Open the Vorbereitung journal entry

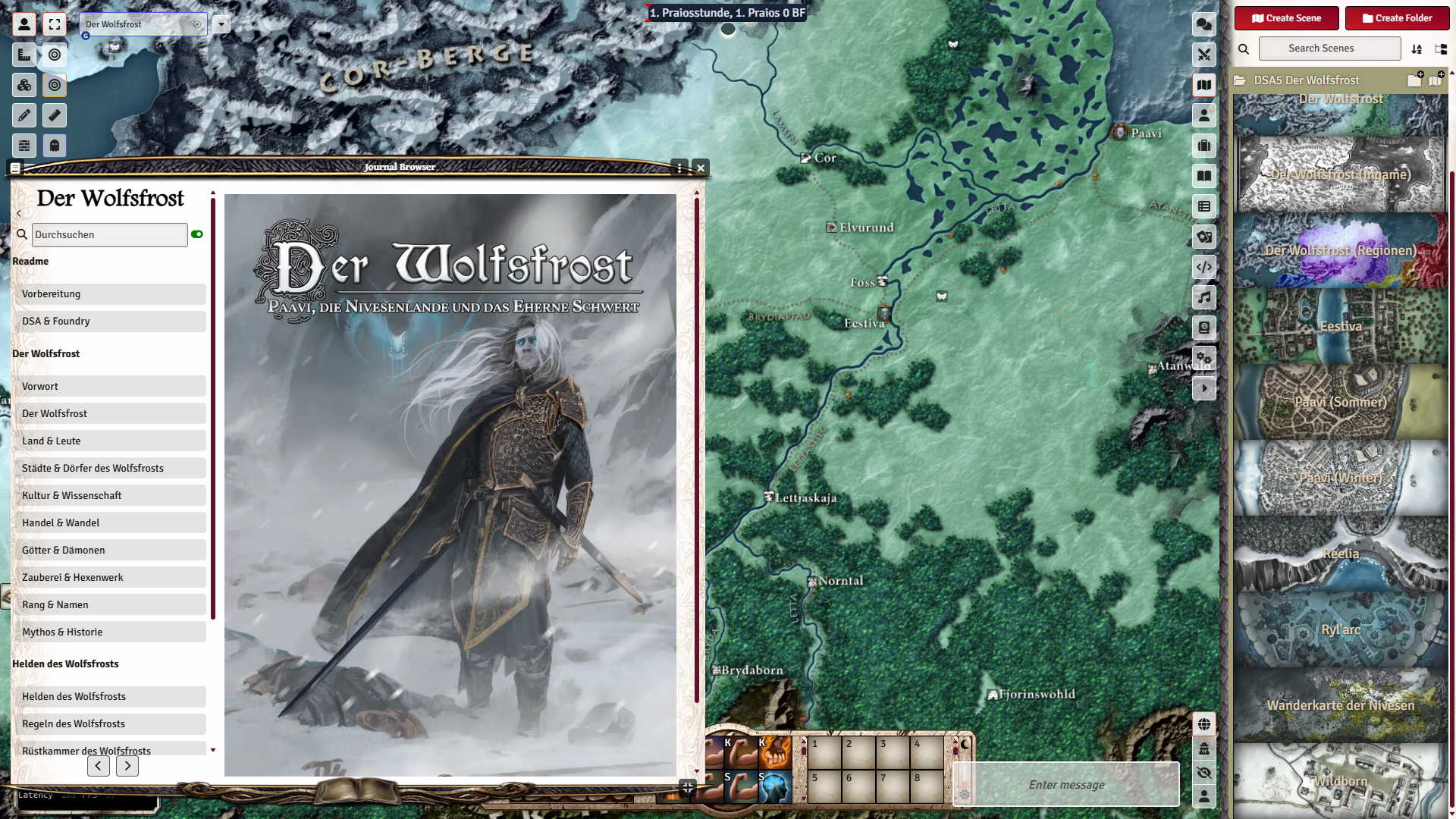coord(110,294)
